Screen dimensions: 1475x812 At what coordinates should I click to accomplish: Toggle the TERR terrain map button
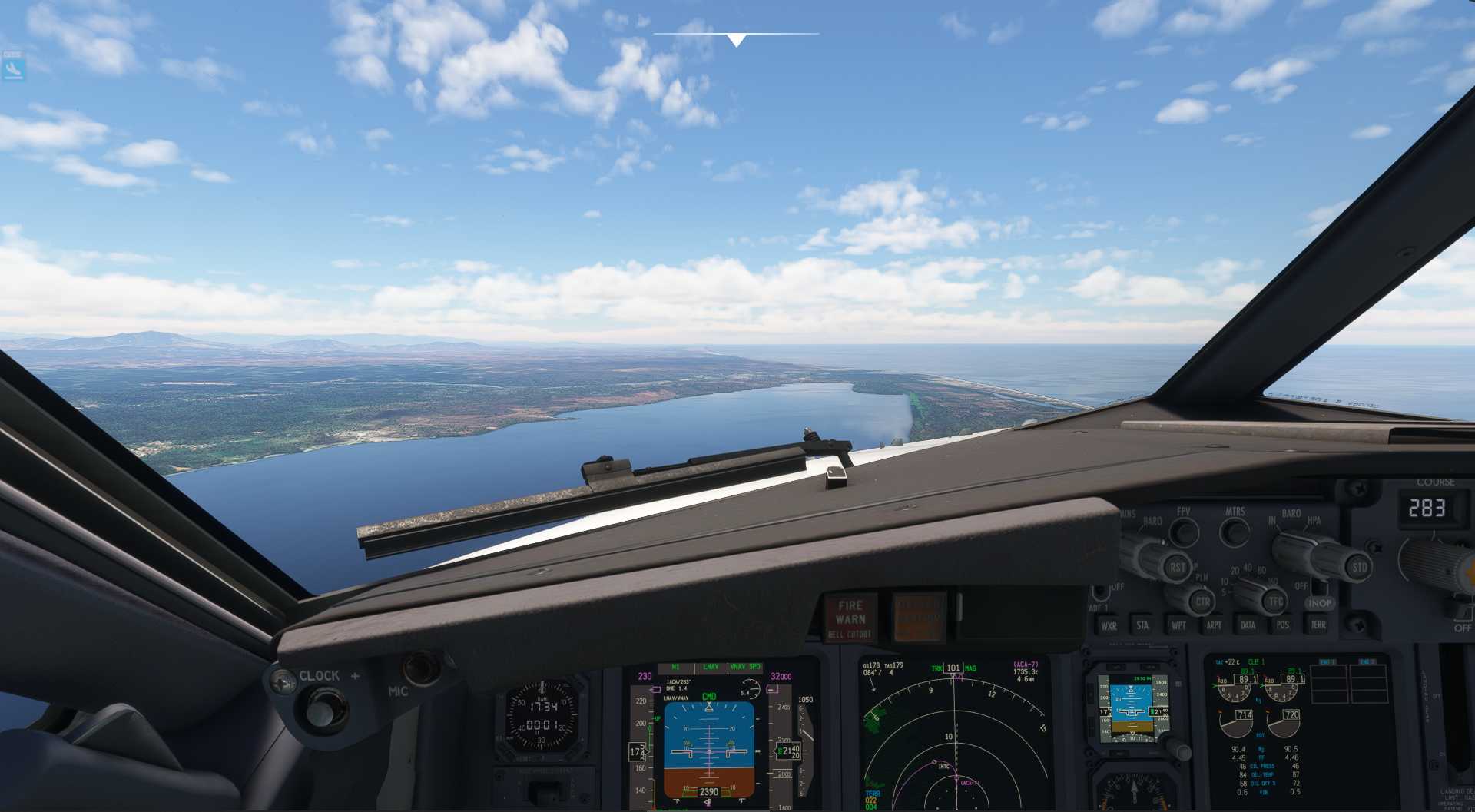[x=1318, y=625]
